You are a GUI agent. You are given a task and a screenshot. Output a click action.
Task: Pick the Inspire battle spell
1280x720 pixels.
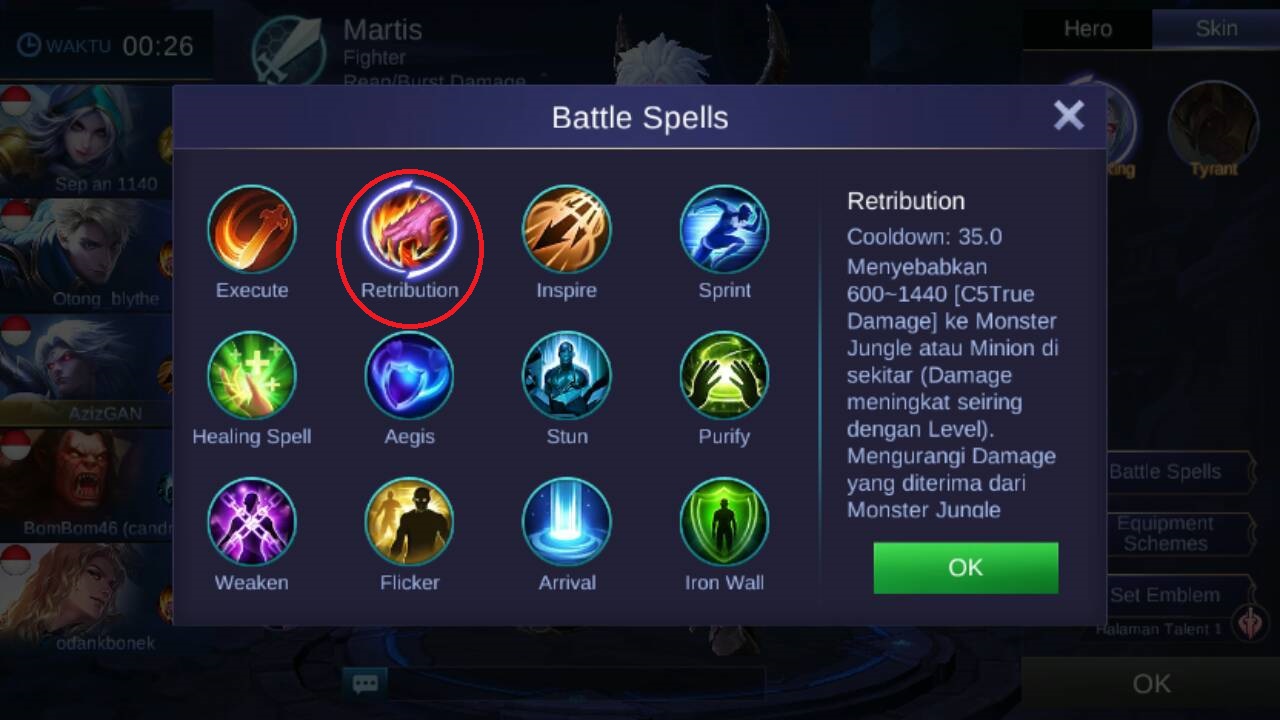coord(566,229)
